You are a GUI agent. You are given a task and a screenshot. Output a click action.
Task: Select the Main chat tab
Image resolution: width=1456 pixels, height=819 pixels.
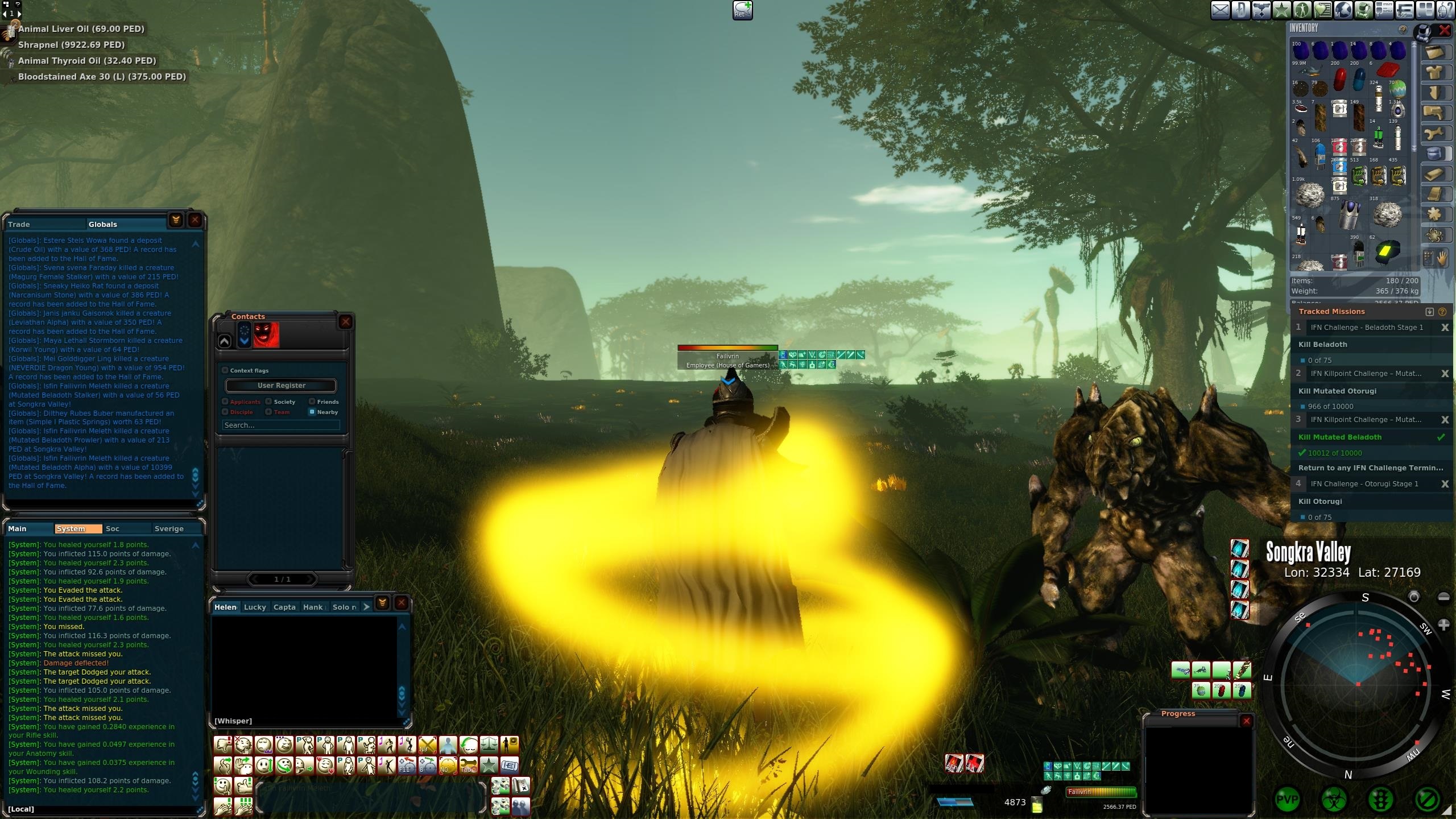click(x=17, y=529)
